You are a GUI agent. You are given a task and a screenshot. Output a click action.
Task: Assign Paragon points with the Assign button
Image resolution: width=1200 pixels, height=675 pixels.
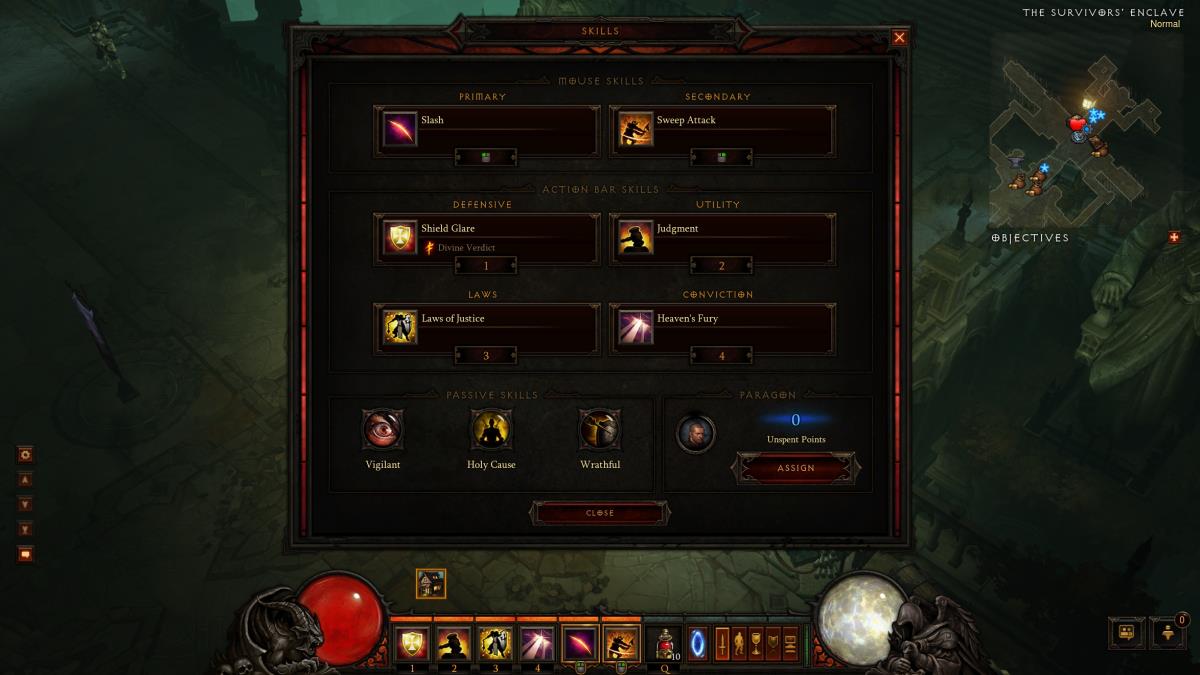pos(796,468)
